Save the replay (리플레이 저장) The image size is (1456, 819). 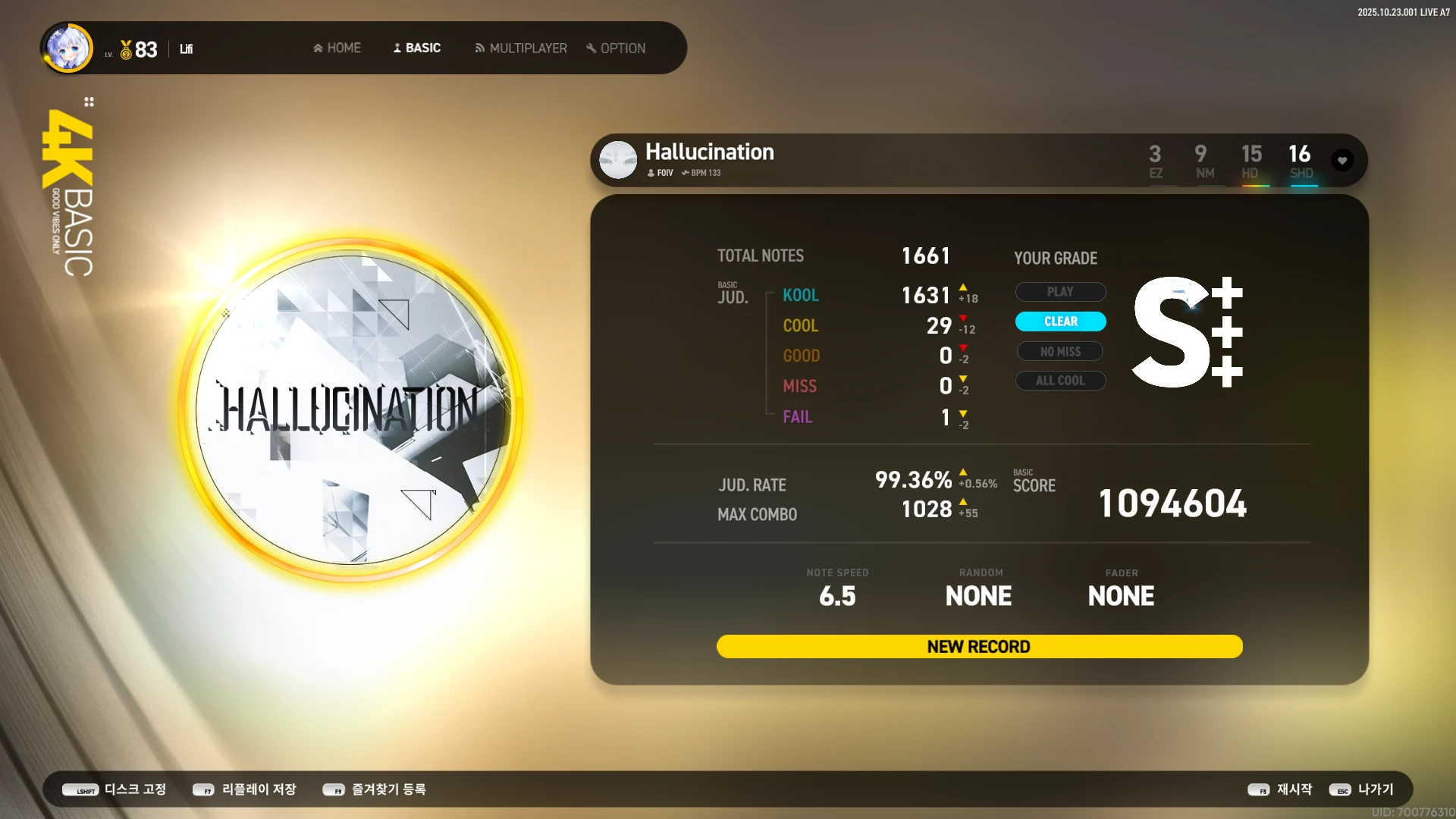point(245,789)
